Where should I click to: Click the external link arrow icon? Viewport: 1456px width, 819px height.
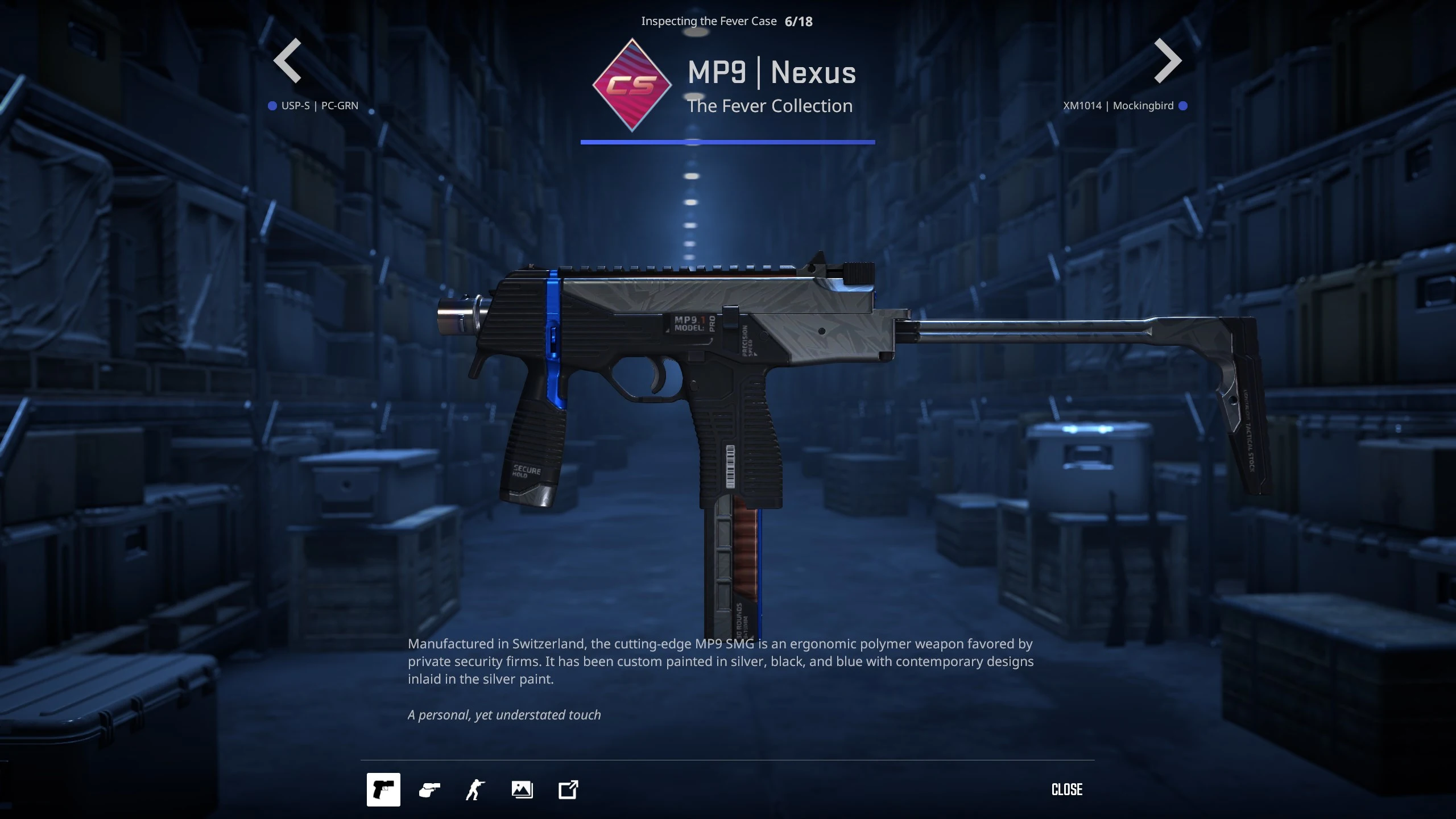(568, 789)
